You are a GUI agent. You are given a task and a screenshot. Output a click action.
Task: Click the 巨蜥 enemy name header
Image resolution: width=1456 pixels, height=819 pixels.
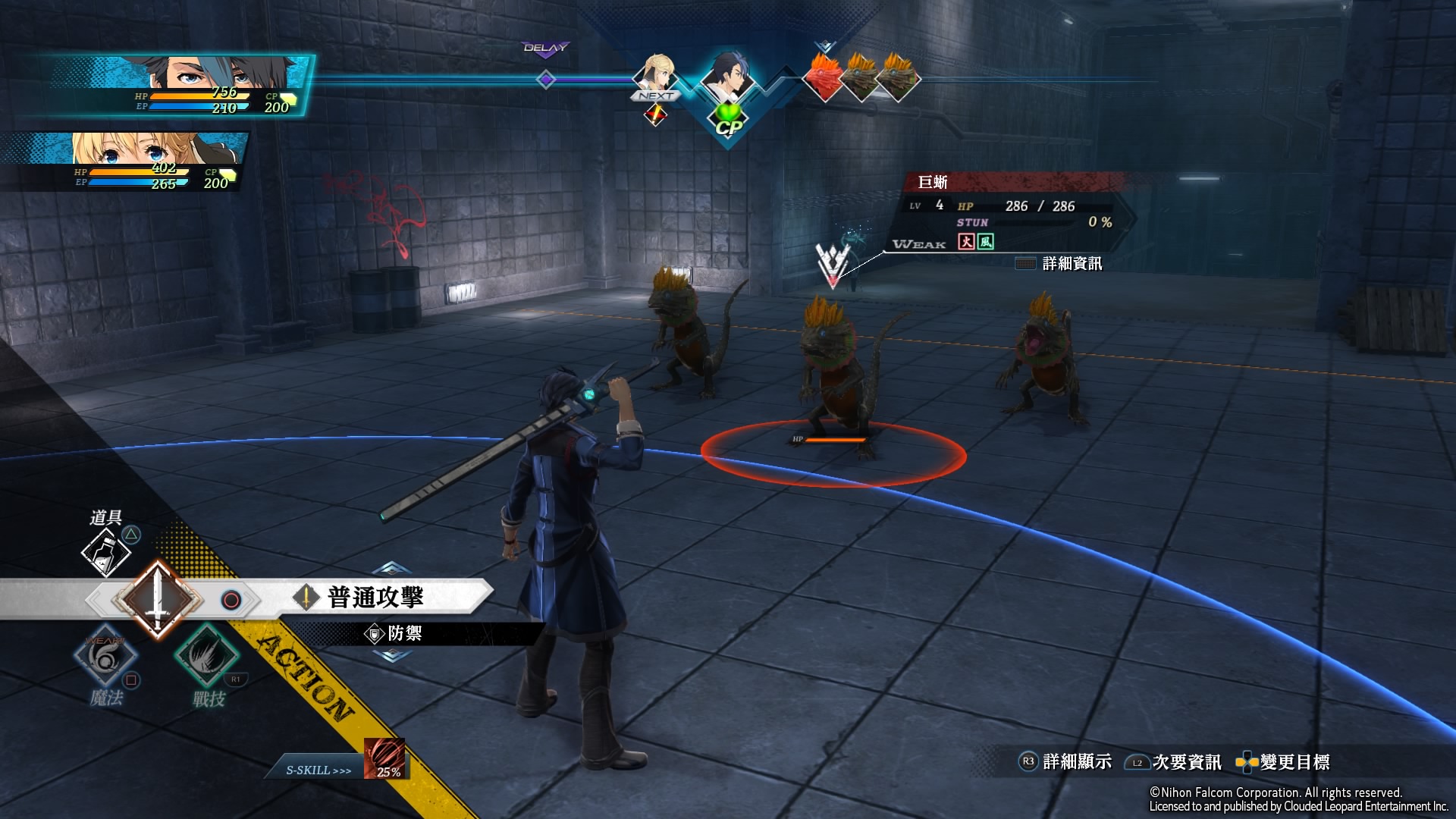point(933,182)
